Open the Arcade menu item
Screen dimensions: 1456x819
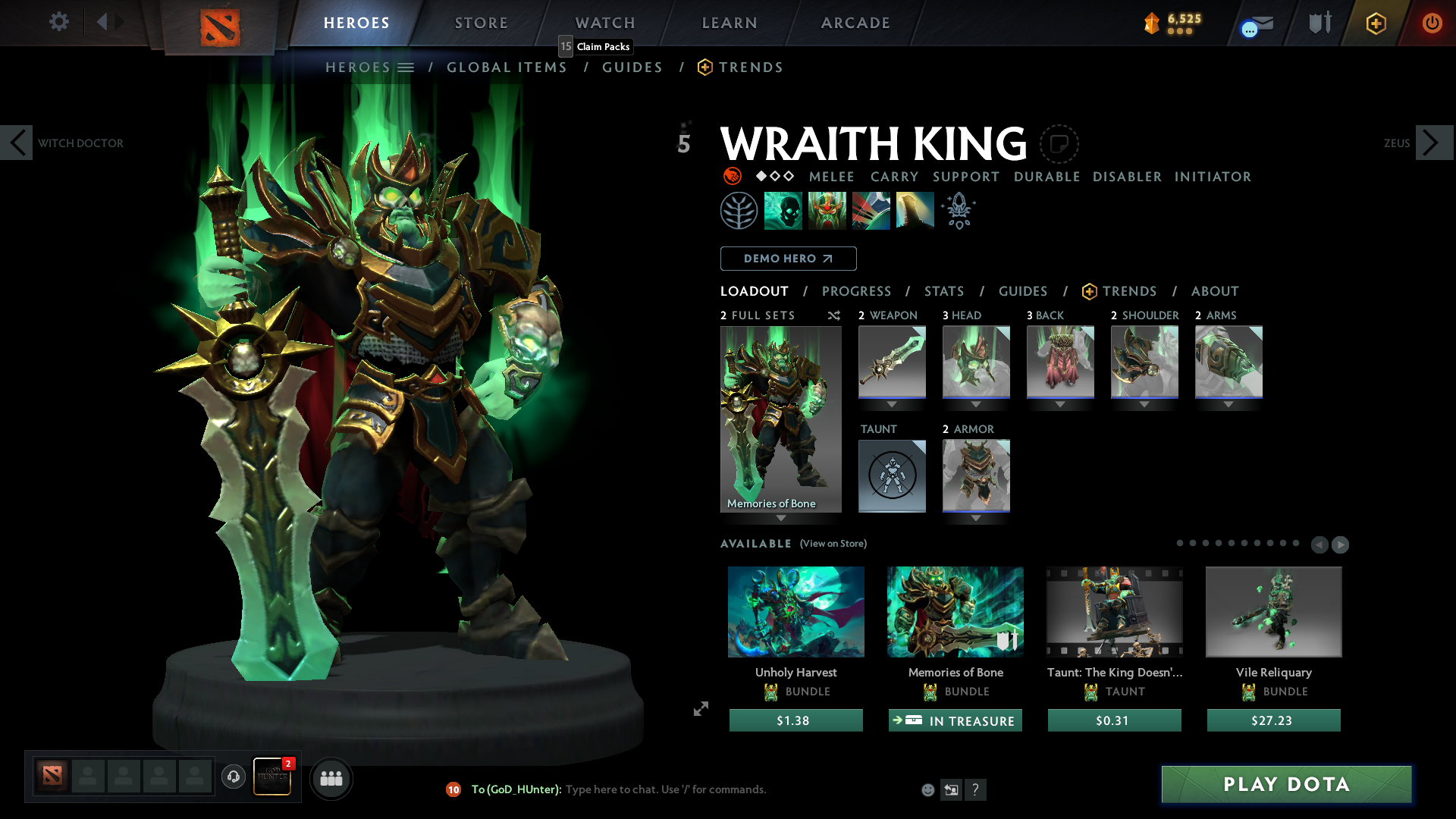pos(855,23)
